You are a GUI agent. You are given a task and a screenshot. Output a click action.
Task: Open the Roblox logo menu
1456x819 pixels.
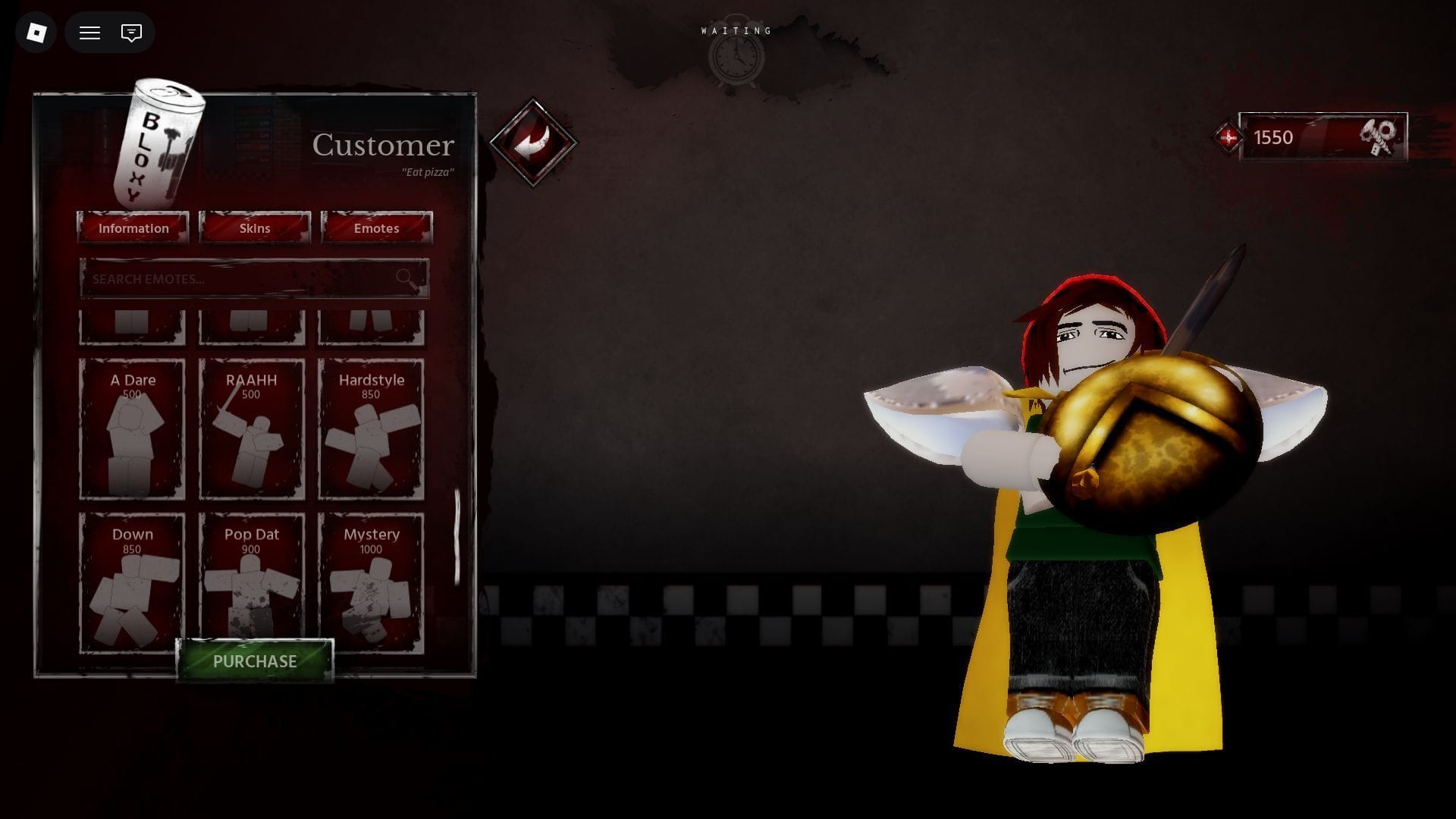[36, 33]
